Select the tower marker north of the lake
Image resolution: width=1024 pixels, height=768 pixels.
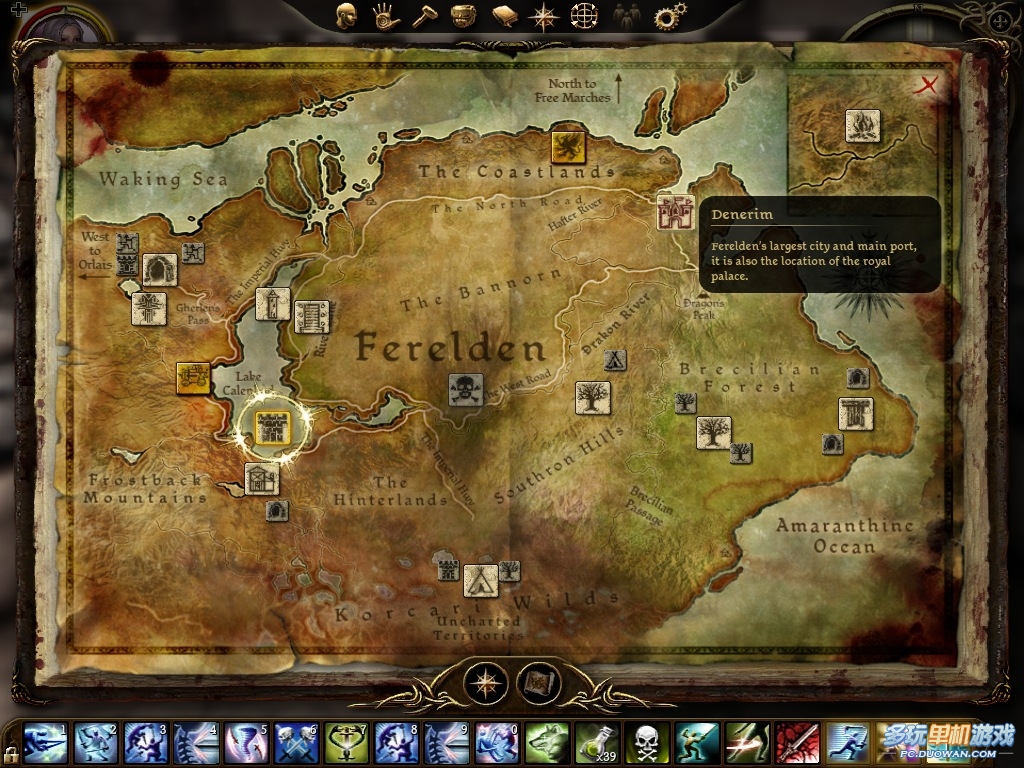[x=273, y=304]
